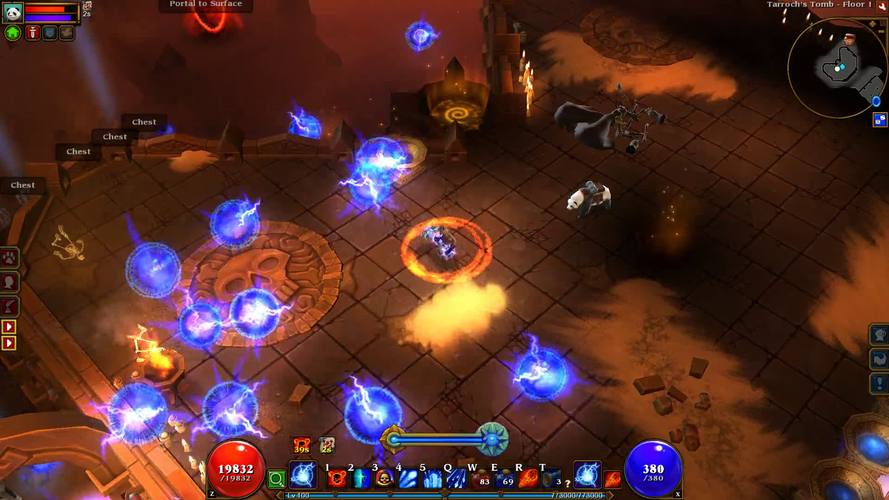Open the pet paw menu icon
889x500 pixels.
coord(10,258)
